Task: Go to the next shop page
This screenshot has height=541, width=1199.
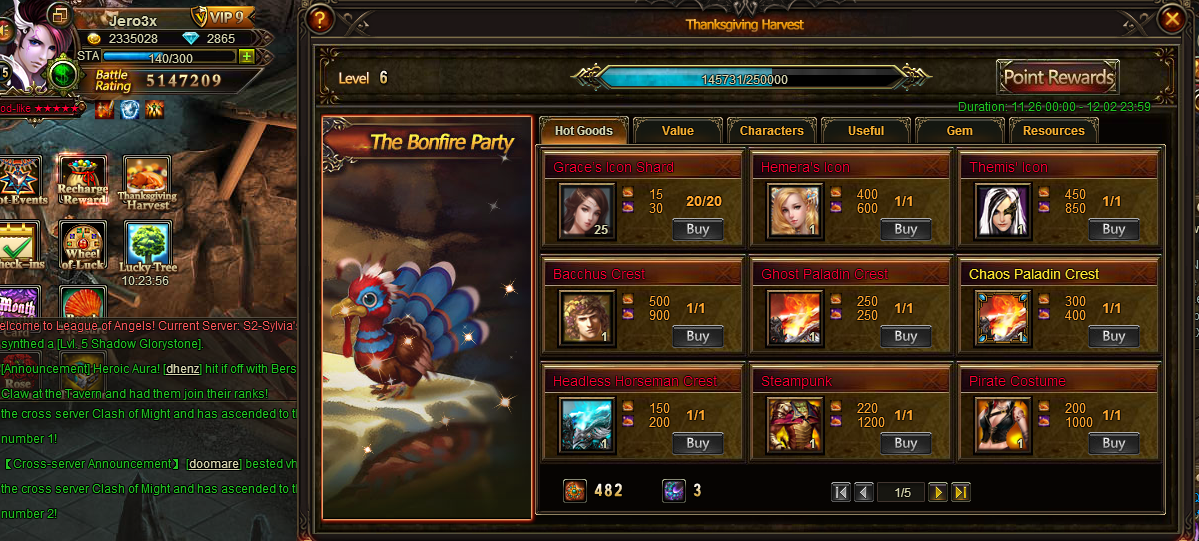Action: click(938, 492)
